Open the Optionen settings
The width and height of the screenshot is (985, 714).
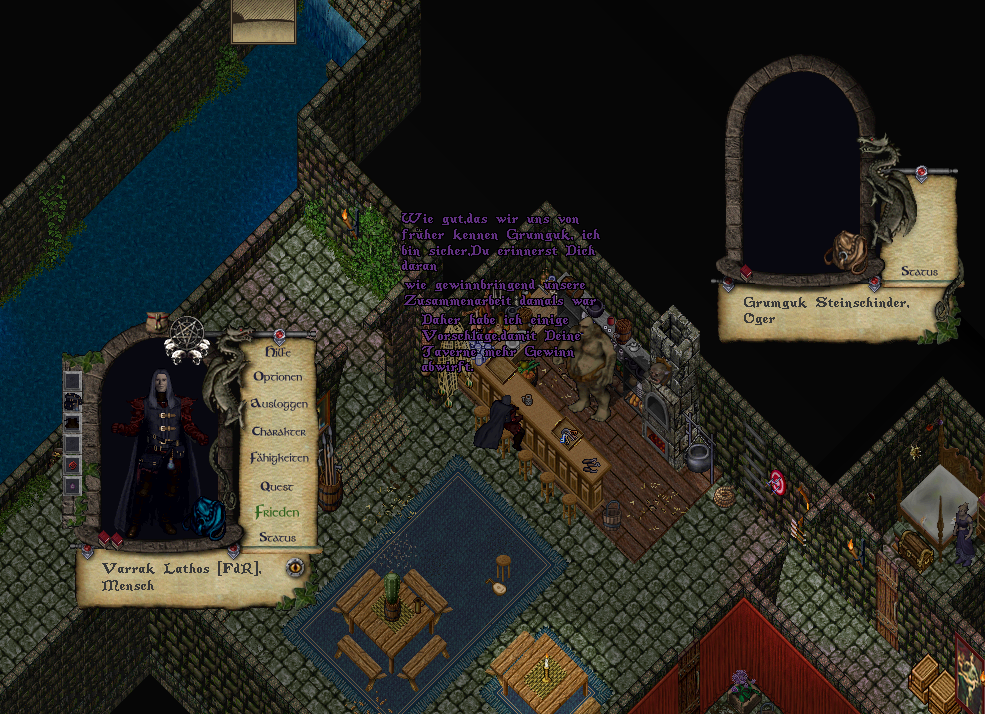(x=278, y=378)
